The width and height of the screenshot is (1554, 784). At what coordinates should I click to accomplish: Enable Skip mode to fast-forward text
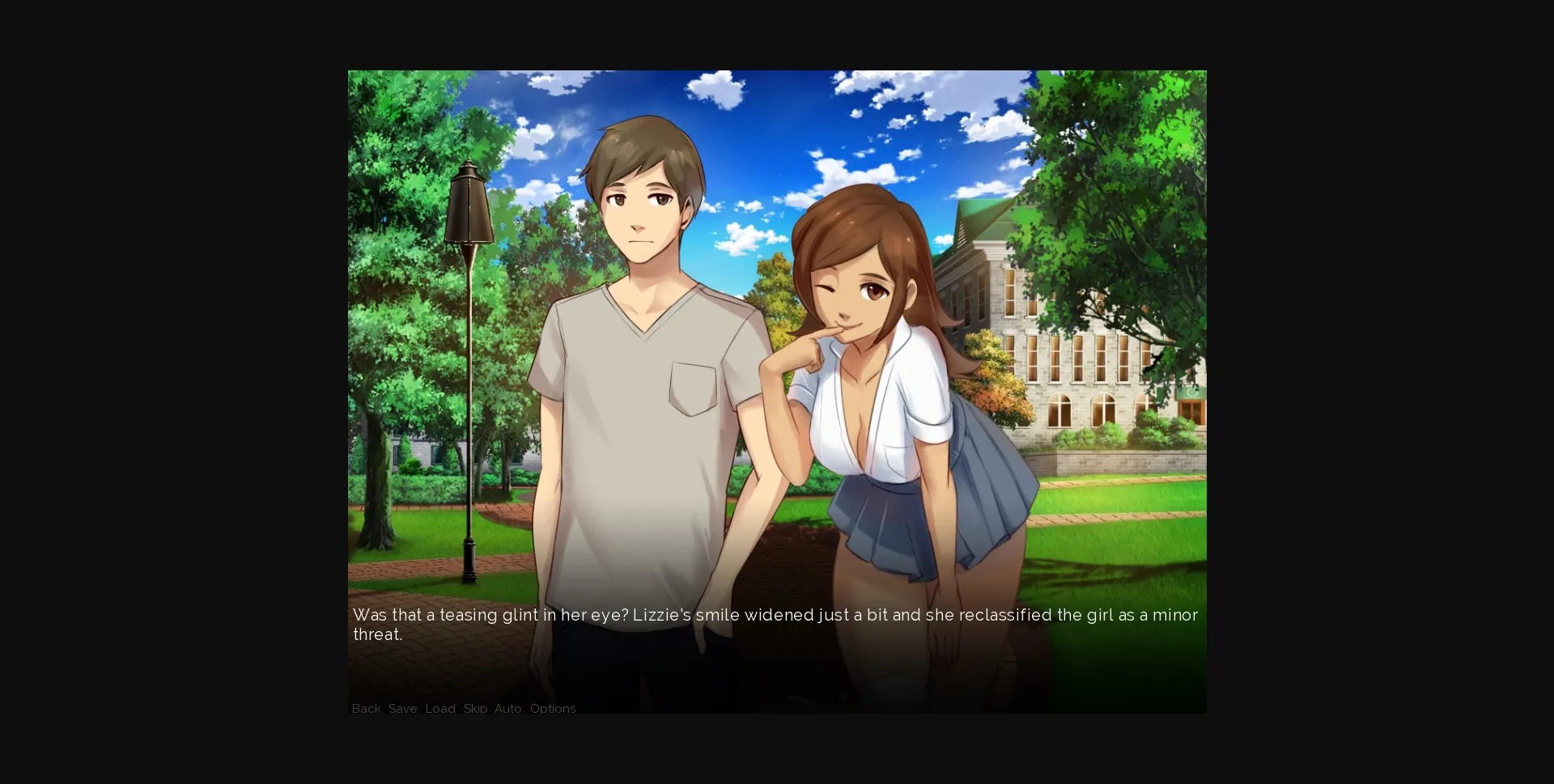(473, 709)
